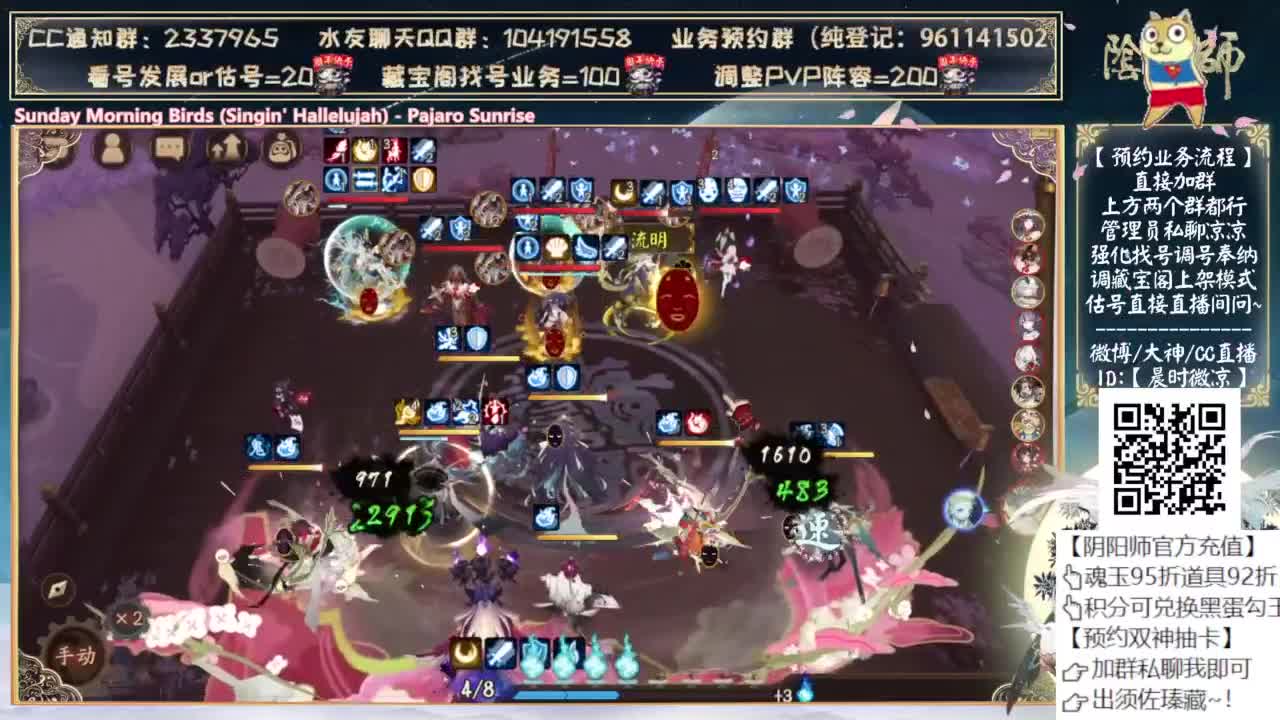This screenshot has height=720, width=1280.
Task: Click the player profile icon at top-left
Action: (113, 149)
